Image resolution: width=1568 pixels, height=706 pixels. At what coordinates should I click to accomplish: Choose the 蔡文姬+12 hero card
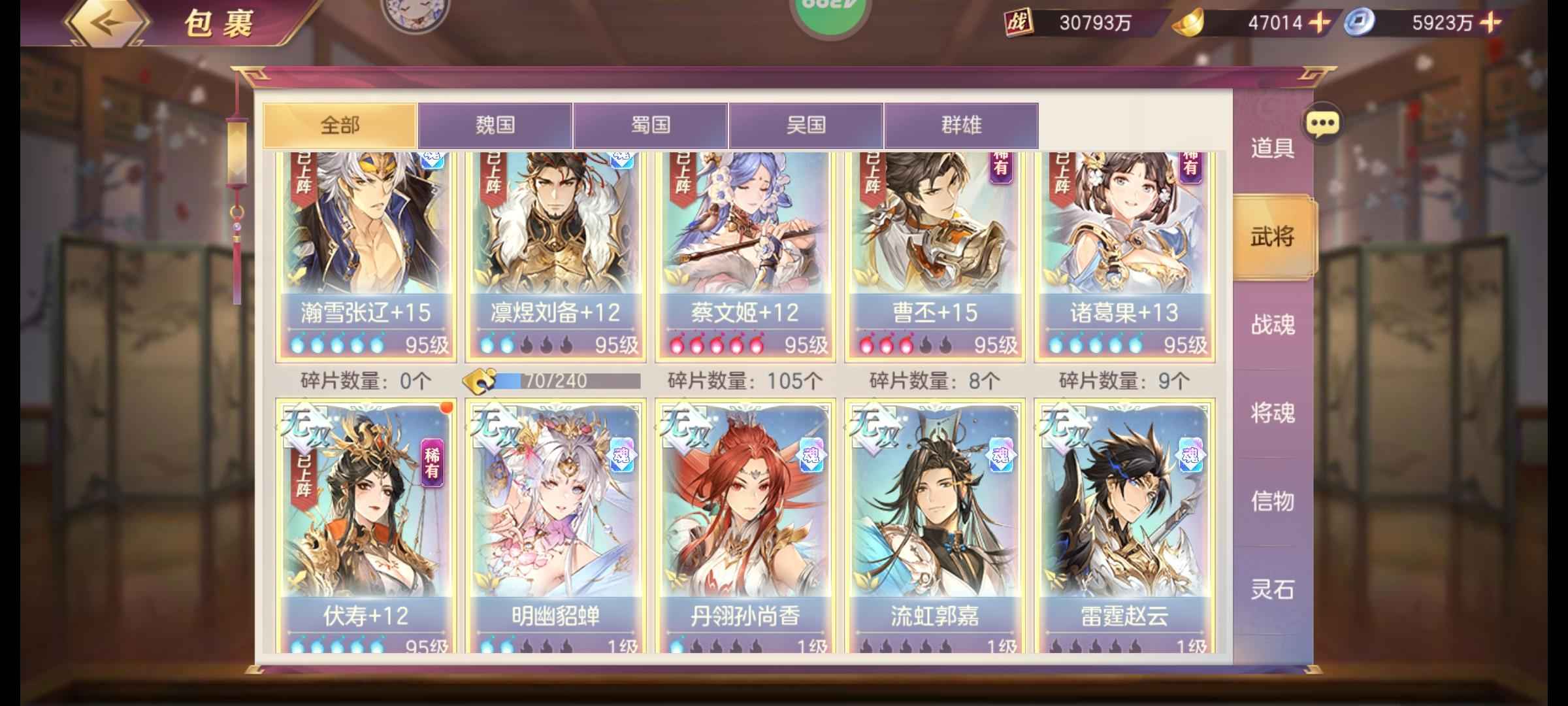(x=745, y=255)
